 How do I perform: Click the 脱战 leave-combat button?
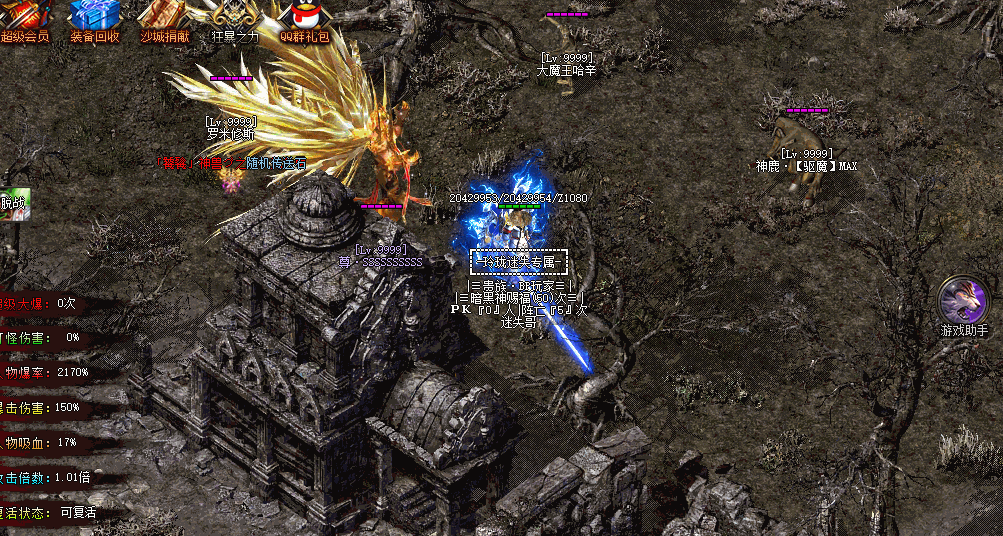(14, 205)
